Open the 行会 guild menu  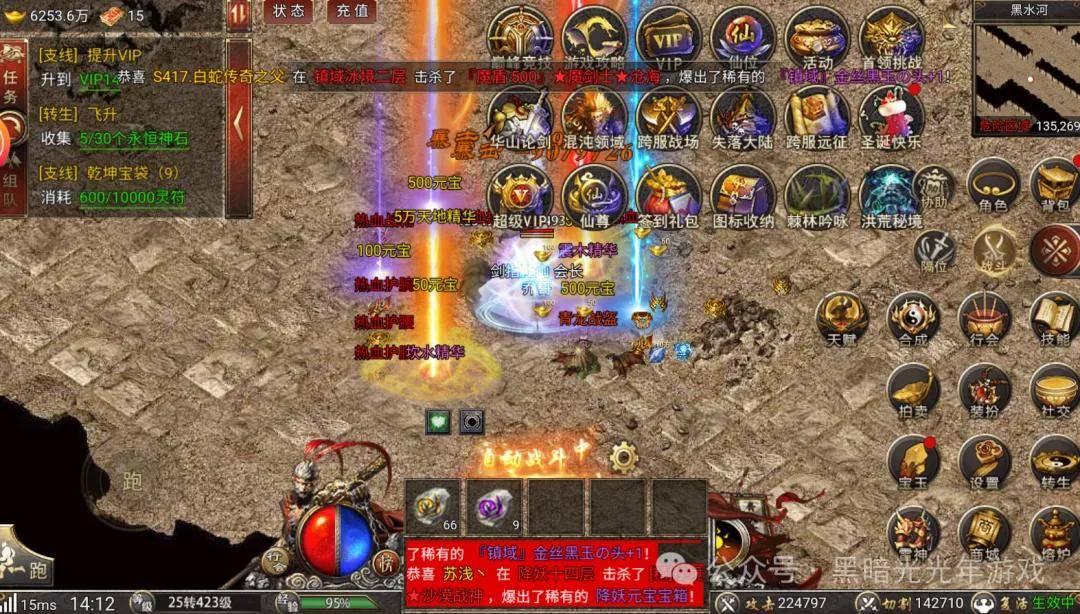pos(984,320)
